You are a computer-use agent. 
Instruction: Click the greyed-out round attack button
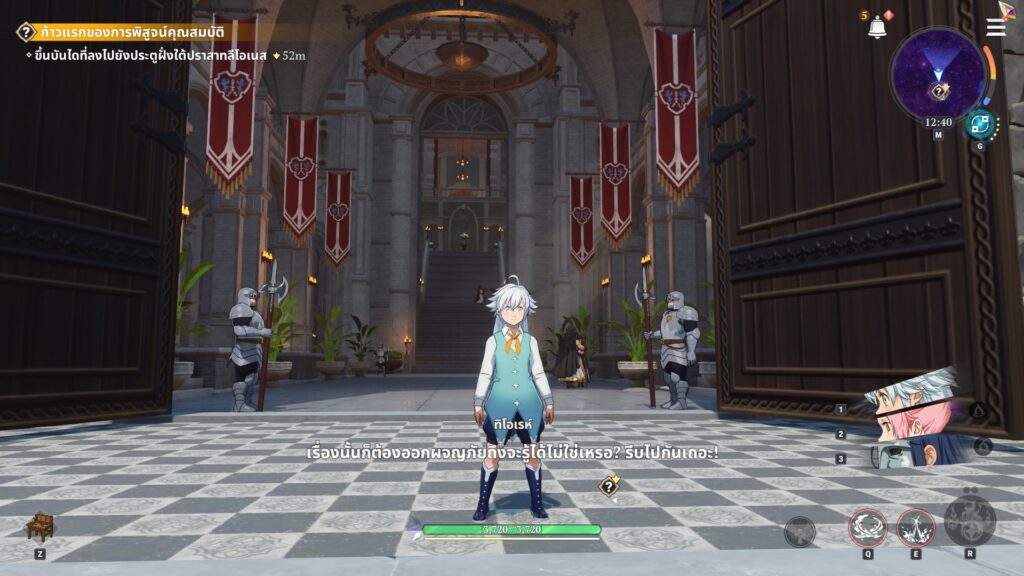(800, 531)
